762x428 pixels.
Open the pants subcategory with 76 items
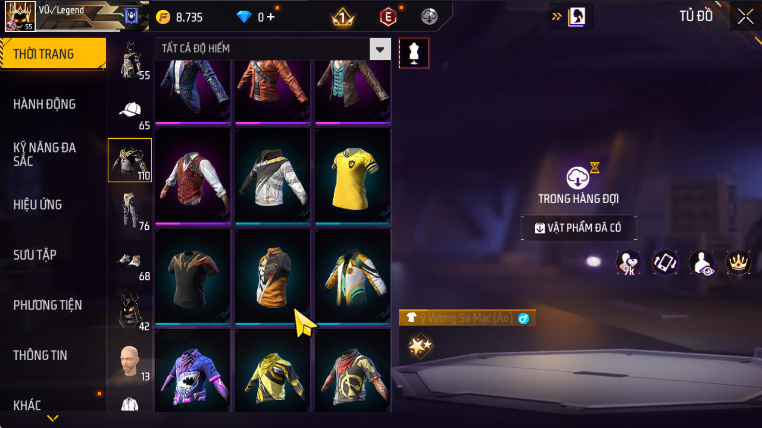[x=129, y=211]
